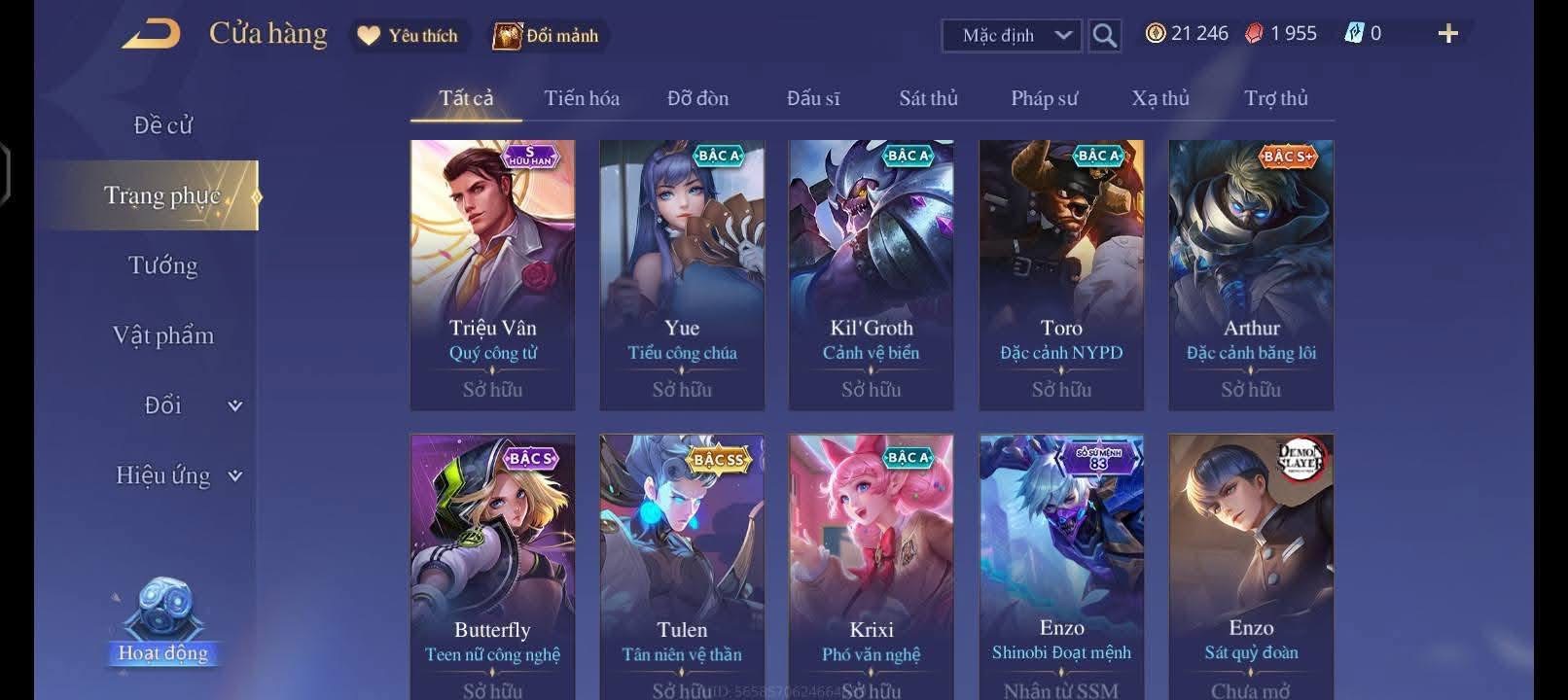Select the Triệu Vân Quý công tử skin

[492, 274]
